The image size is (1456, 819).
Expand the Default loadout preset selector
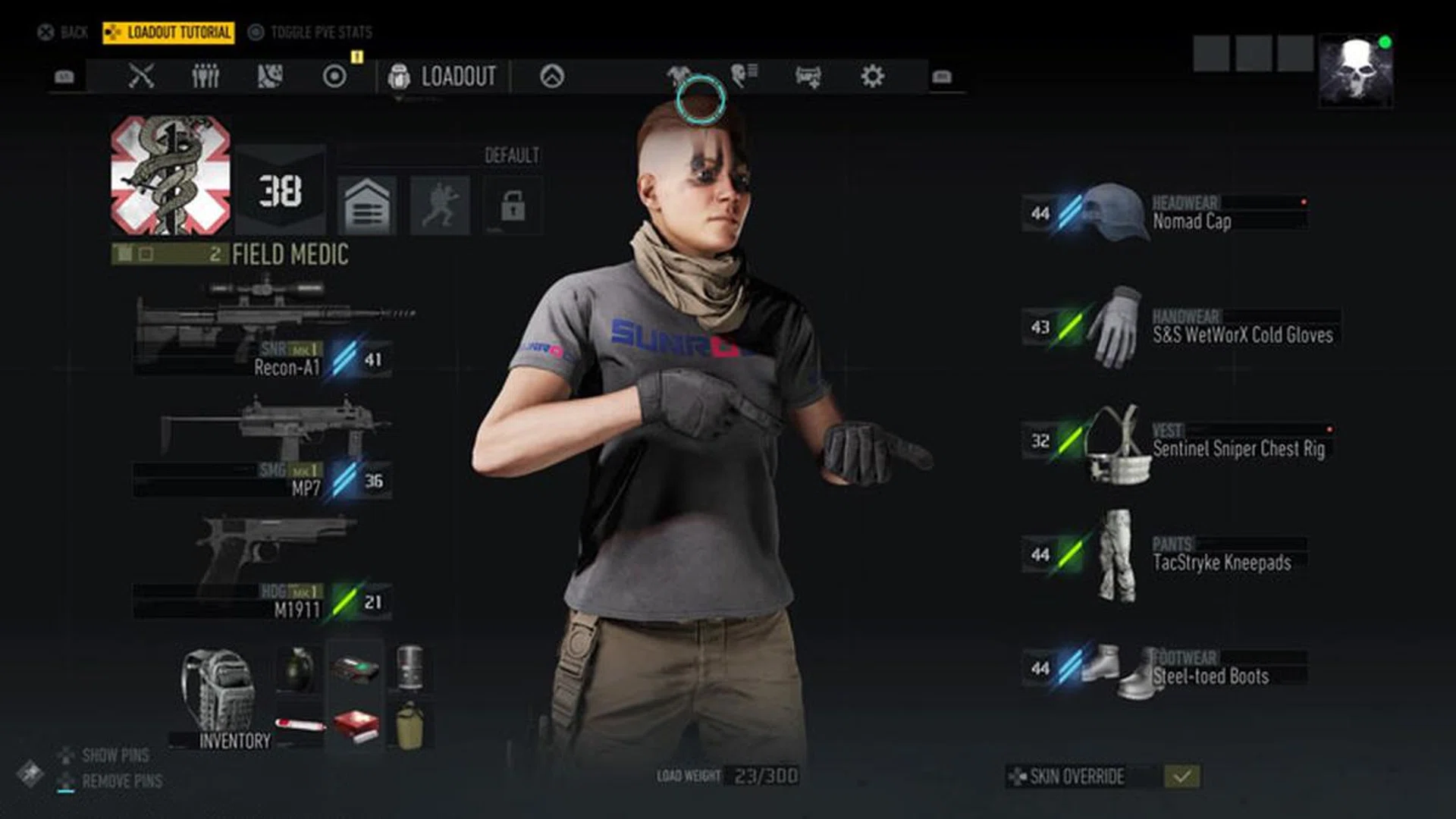[510, 157]
